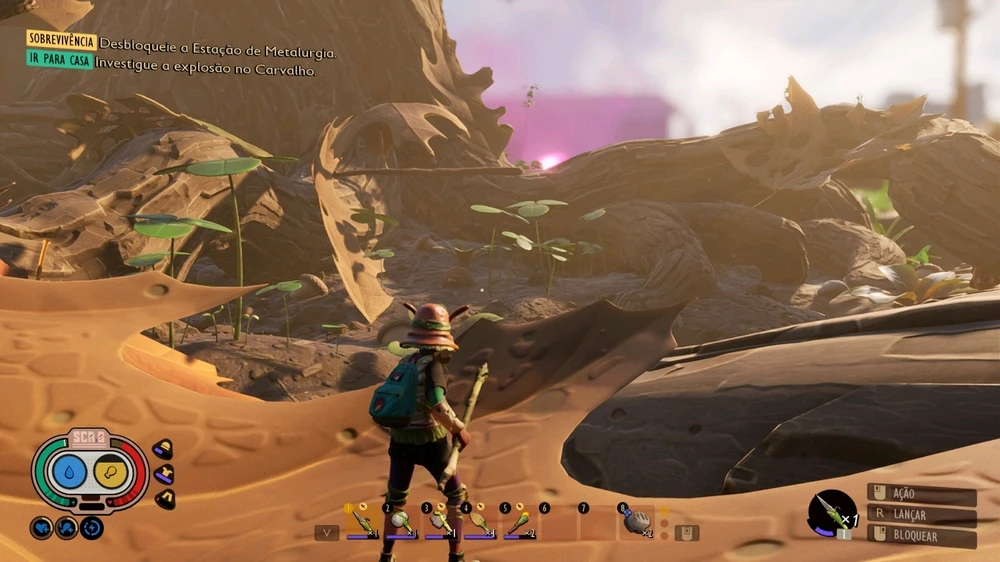Equip the torch in hotbar slot 5

pos(520,522)
